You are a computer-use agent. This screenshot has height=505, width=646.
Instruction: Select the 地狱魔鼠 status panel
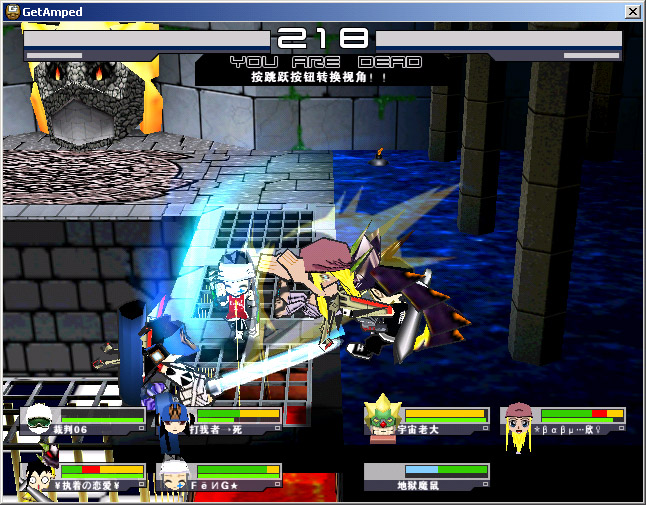pos(427,476)
